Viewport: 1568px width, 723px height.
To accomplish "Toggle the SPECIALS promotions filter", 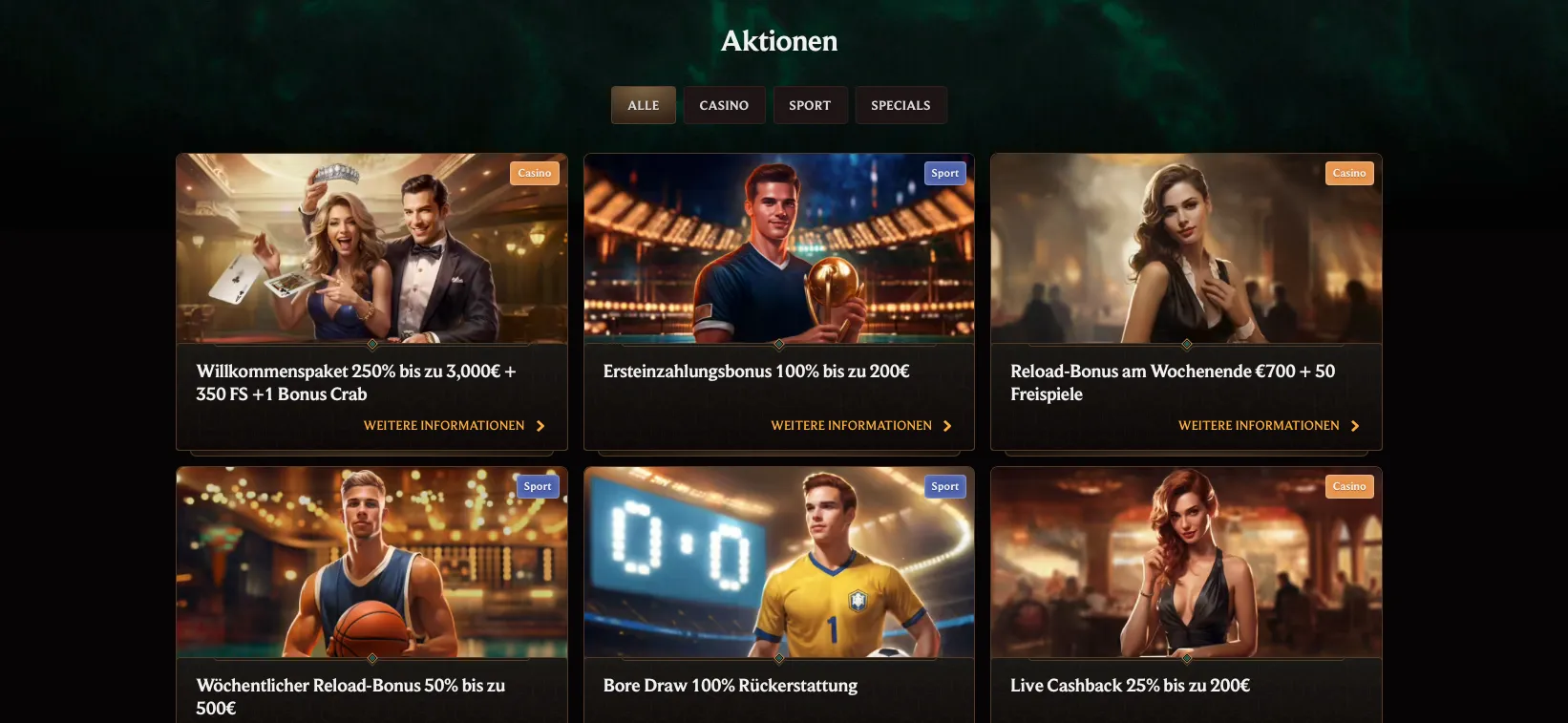I will pyautogui.click(x=901, y=105).
